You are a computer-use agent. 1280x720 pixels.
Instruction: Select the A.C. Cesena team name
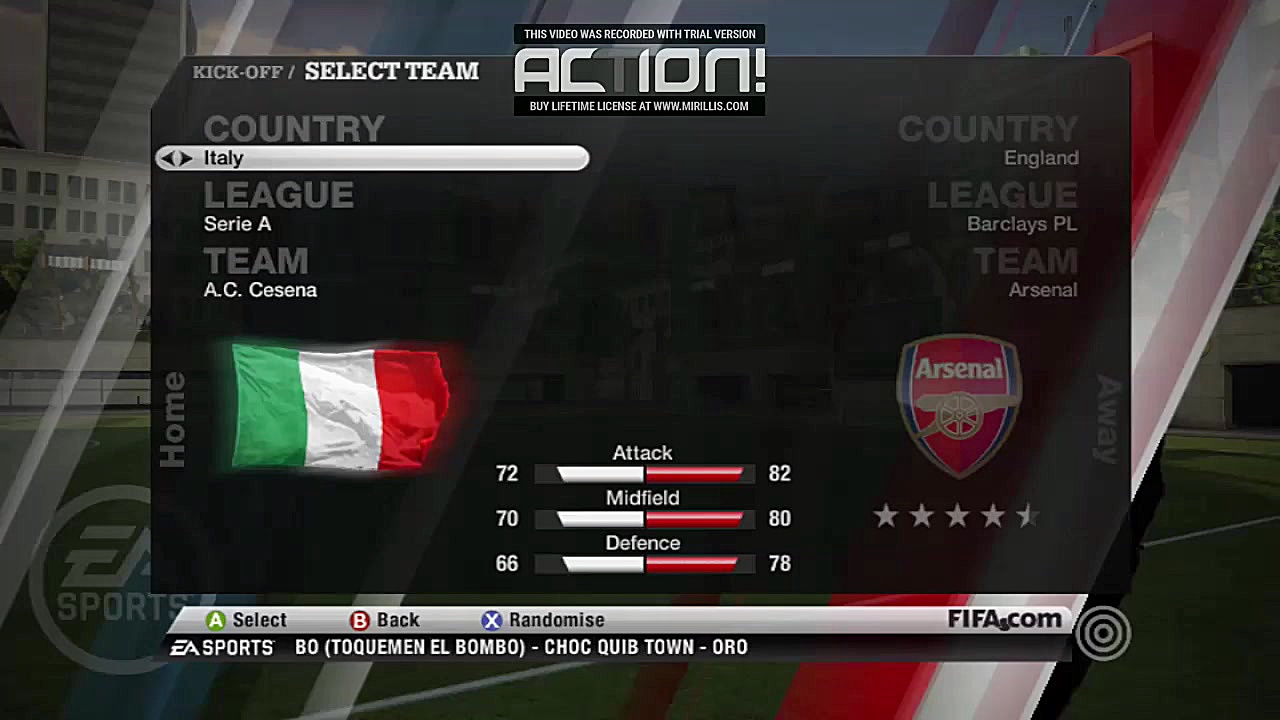(x=260, y=290)
